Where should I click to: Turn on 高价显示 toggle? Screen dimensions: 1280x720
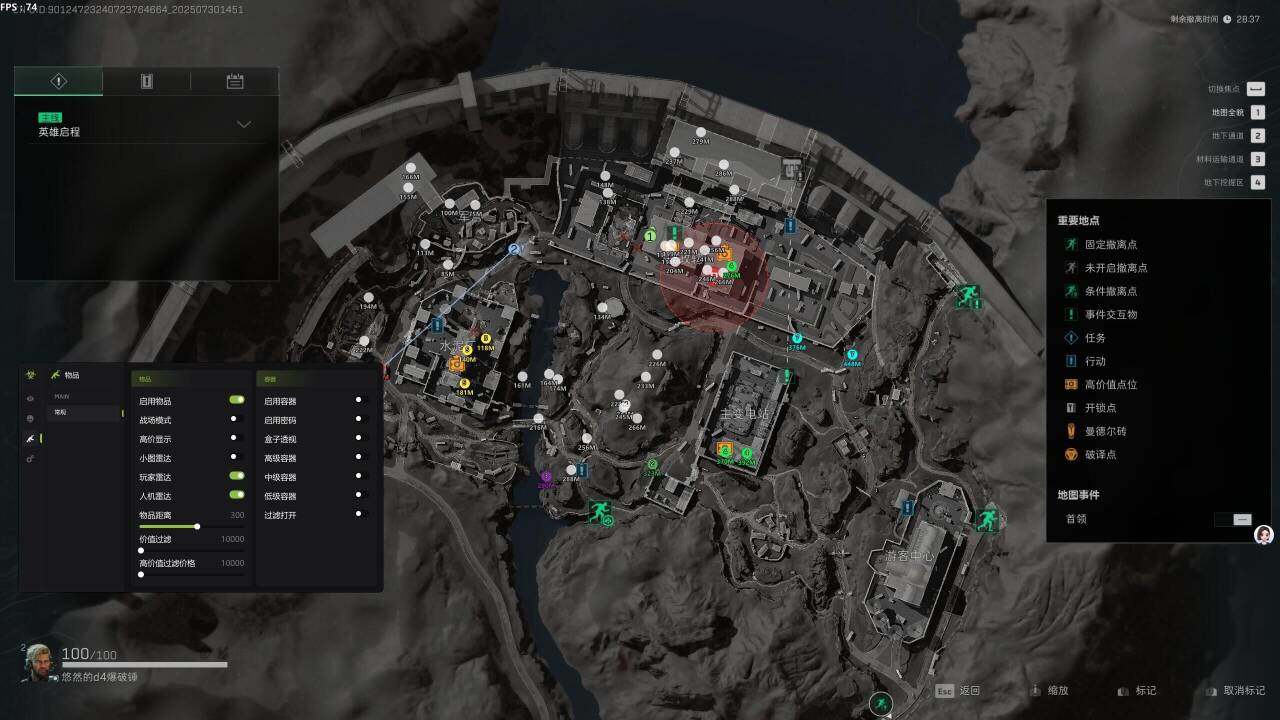(x=237, y=439)
